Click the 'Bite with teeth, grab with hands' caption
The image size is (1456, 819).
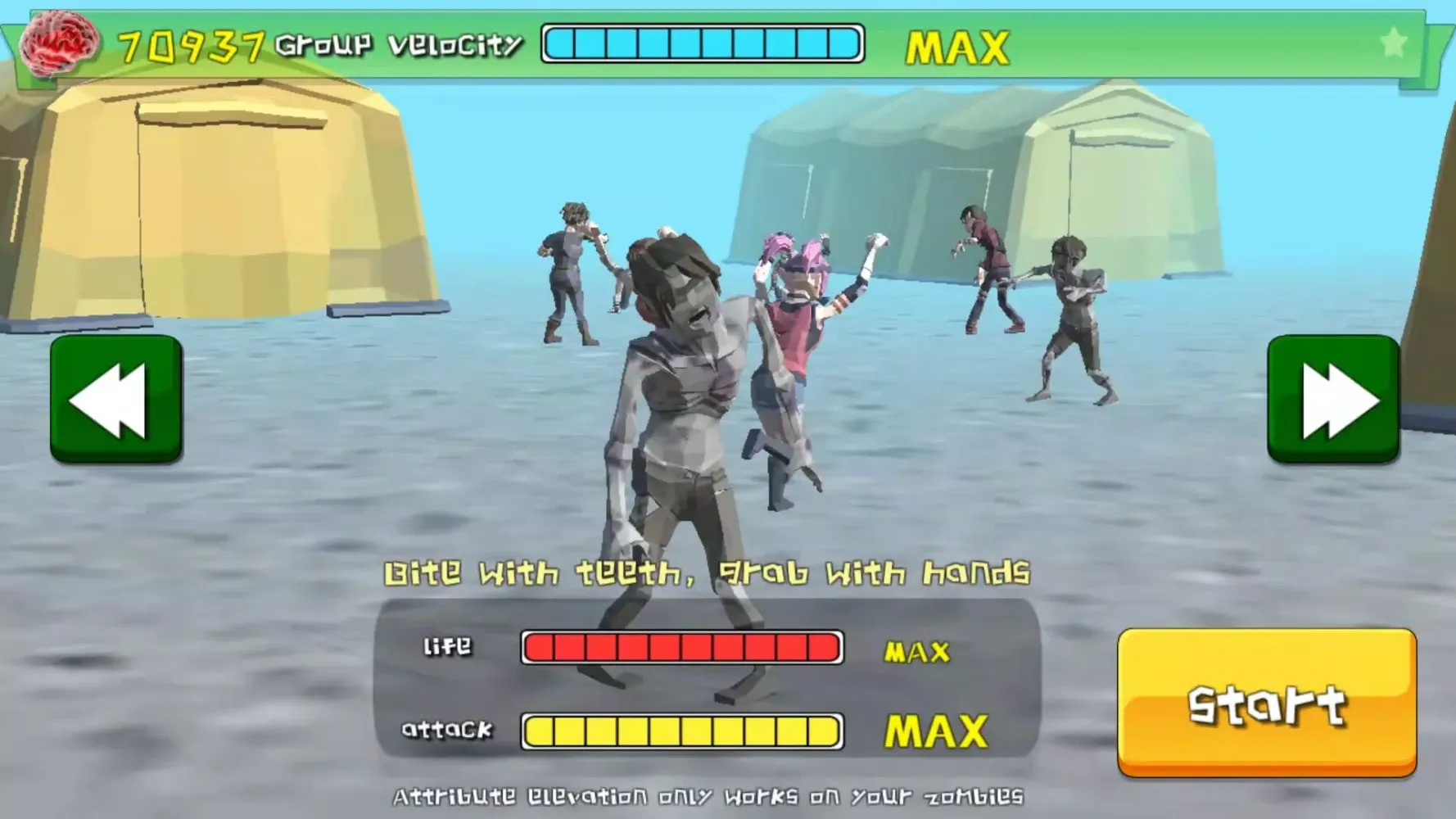[x=708, y=573]
